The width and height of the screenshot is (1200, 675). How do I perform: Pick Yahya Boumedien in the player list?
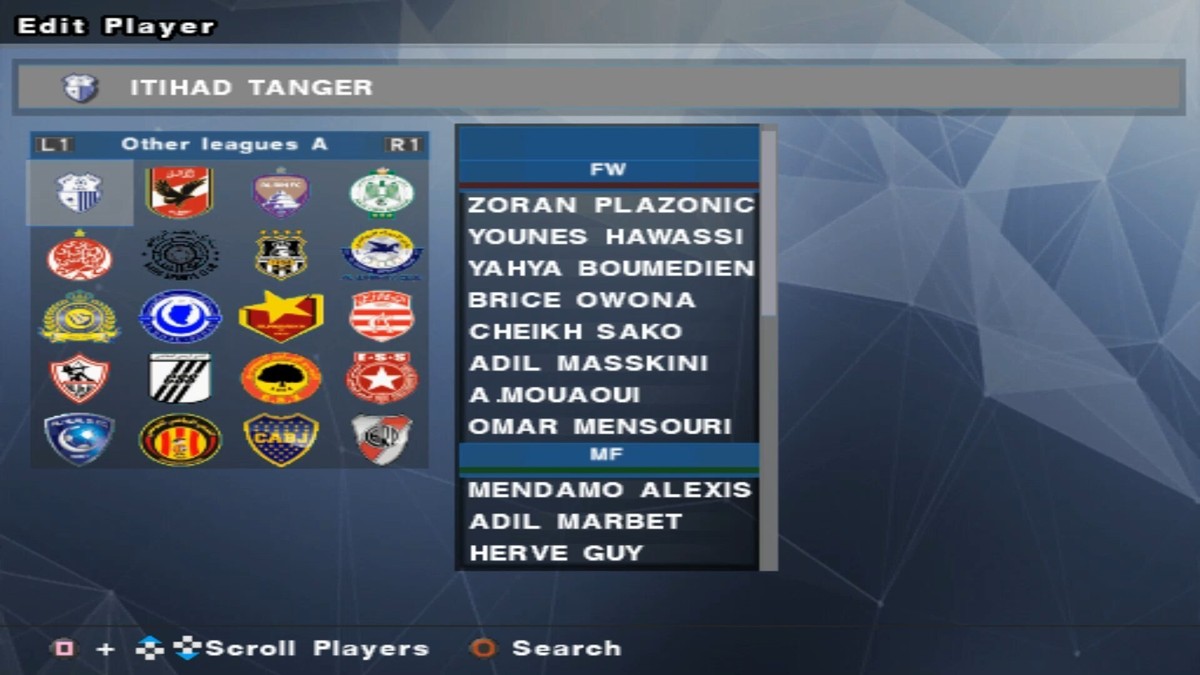point(610,268)
